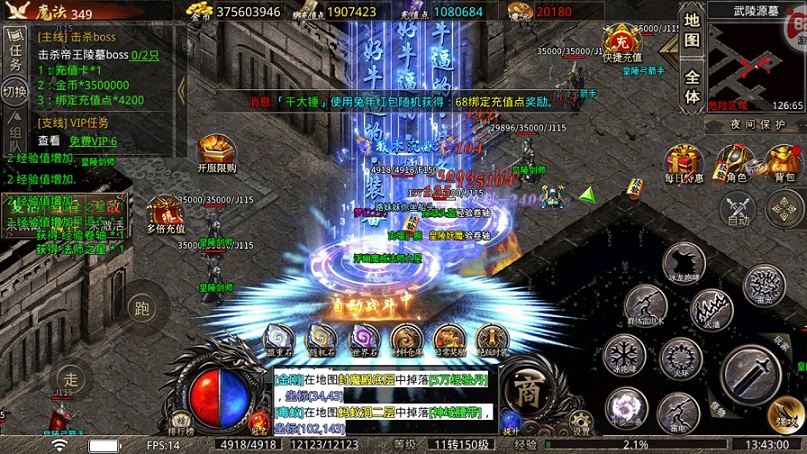The width and height of the screenshot is (807, 454).
Task: Click the 武陵源墓 minimap
Action: click(756, 59)
